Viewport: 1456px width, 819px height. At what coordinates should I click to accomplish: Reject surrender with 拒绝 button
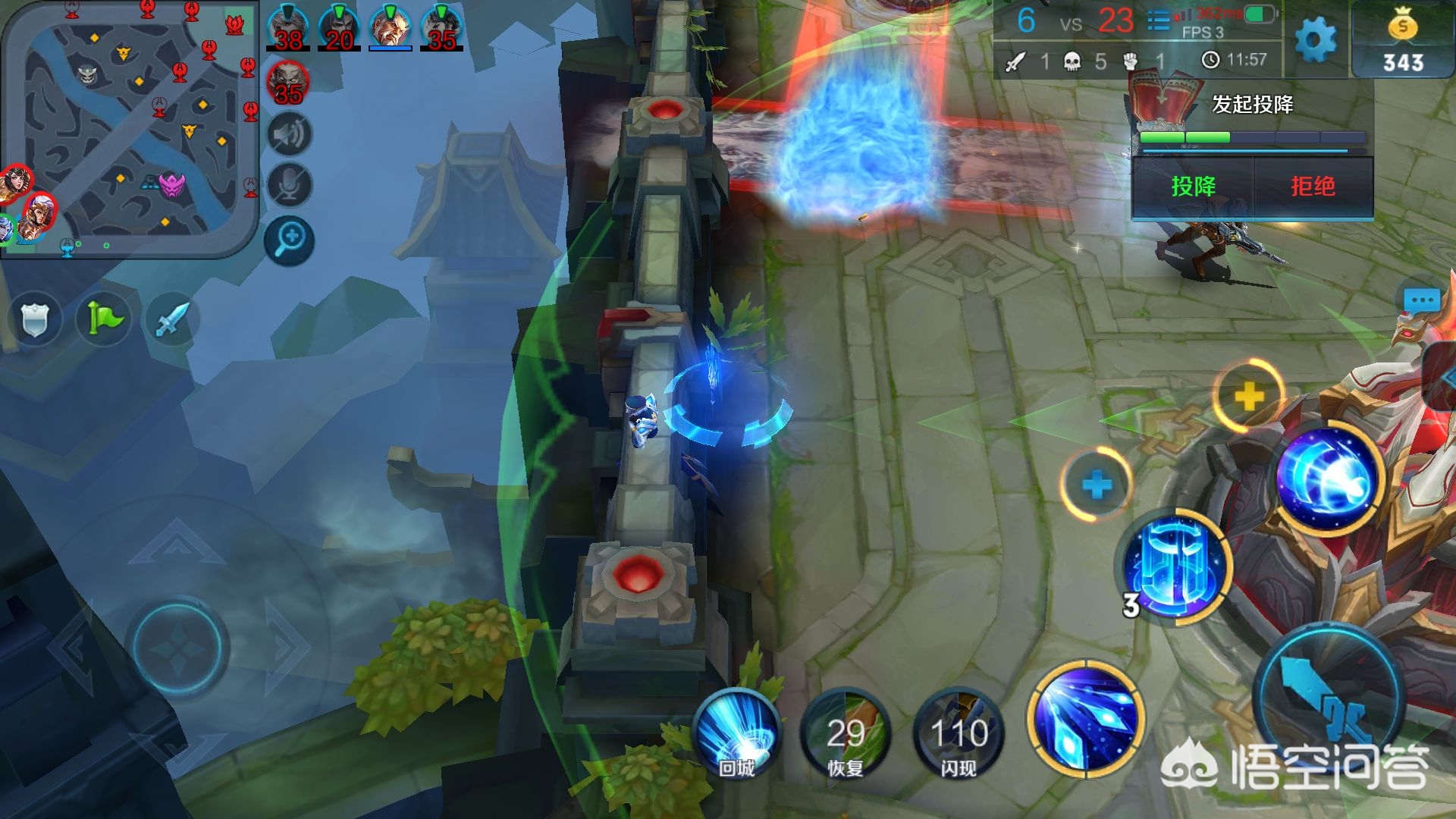tap(1313, 187)
